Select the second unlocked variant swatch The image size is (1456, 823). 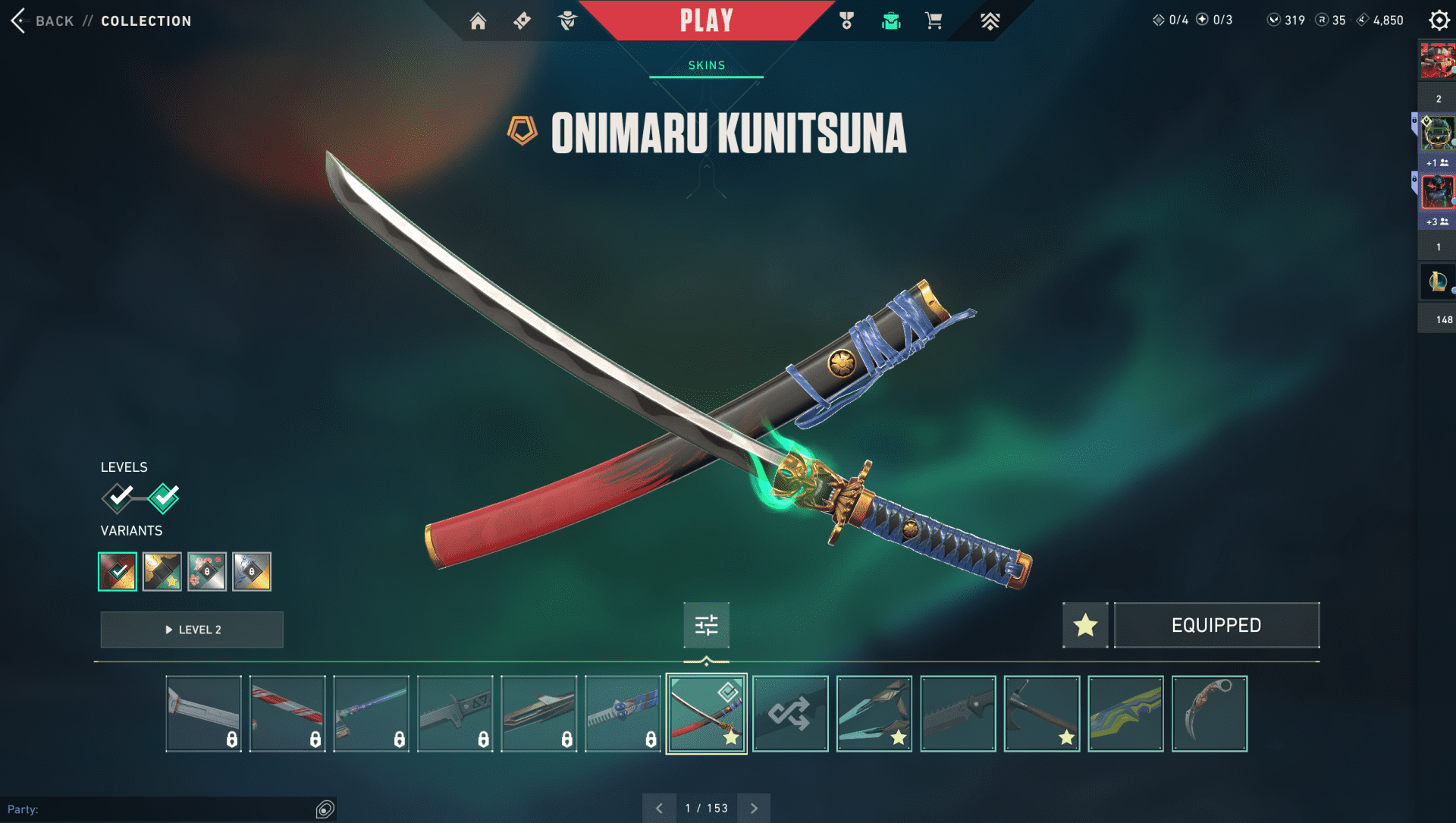pos(162,571)
